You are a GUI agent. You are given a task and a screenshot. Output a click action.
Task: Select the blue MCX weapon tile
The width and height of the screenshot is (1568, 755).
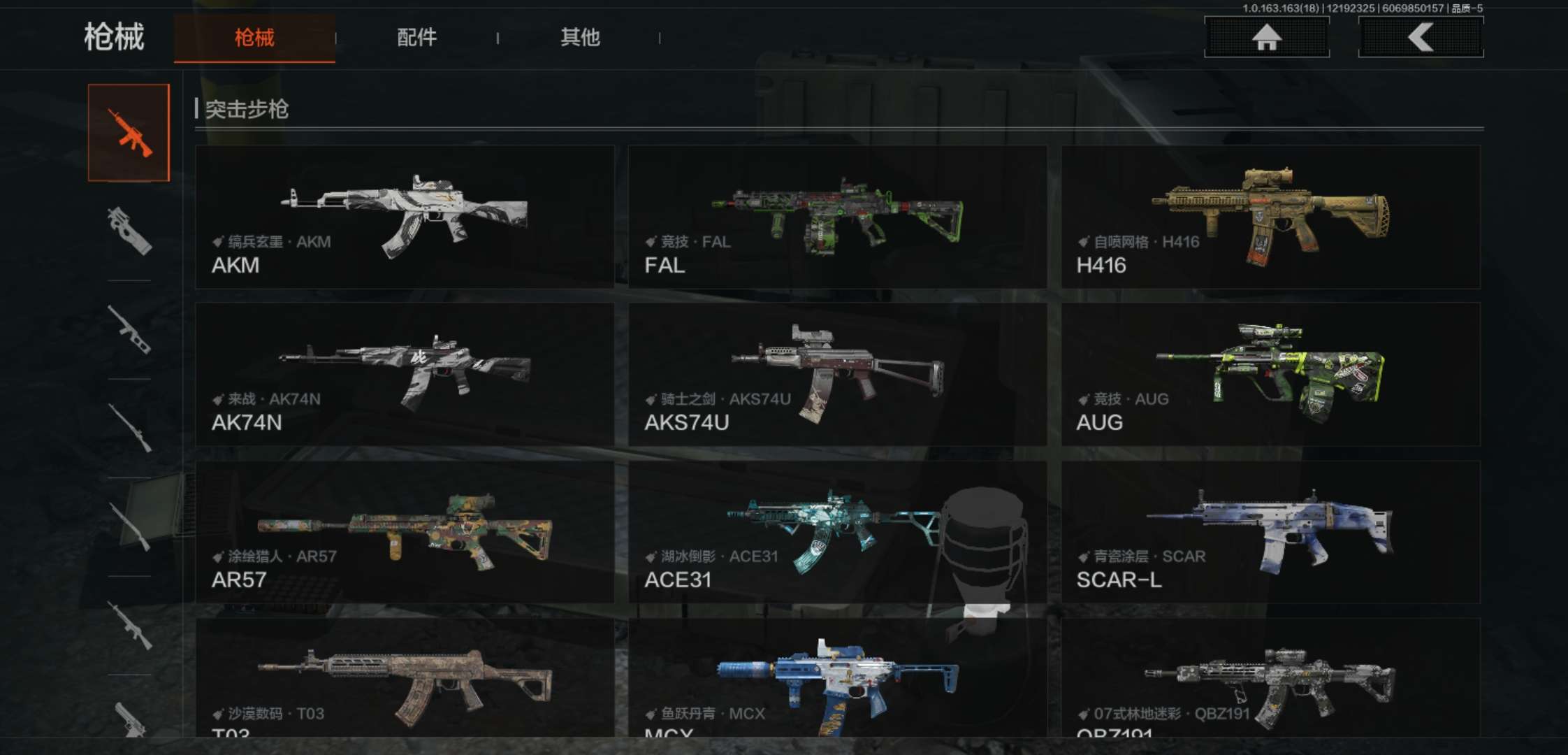837,678
